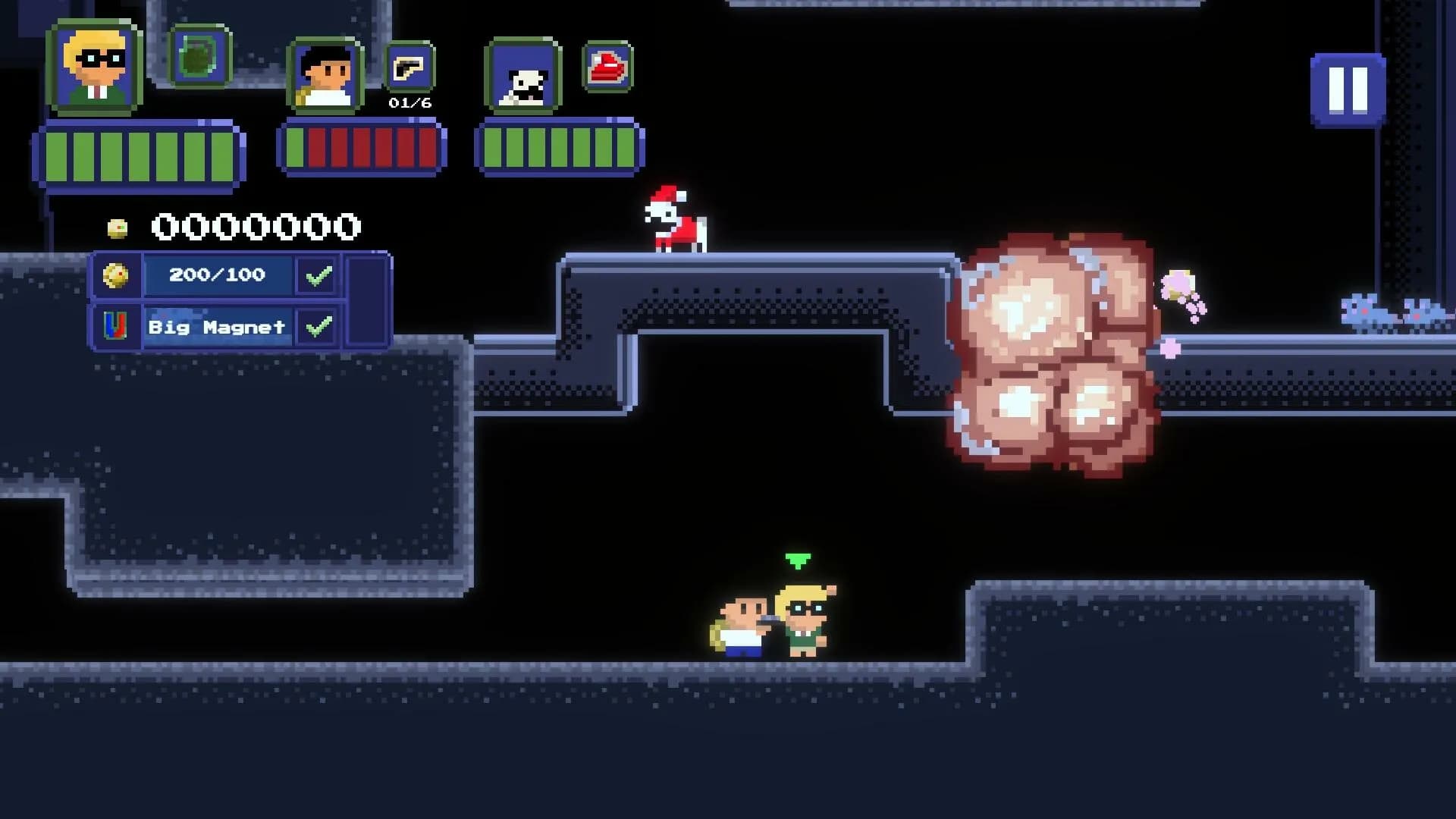This screenshot has width=1456, height=819.
Task: Click the white-shirt character's portrait
Action: tap(322, 76)
